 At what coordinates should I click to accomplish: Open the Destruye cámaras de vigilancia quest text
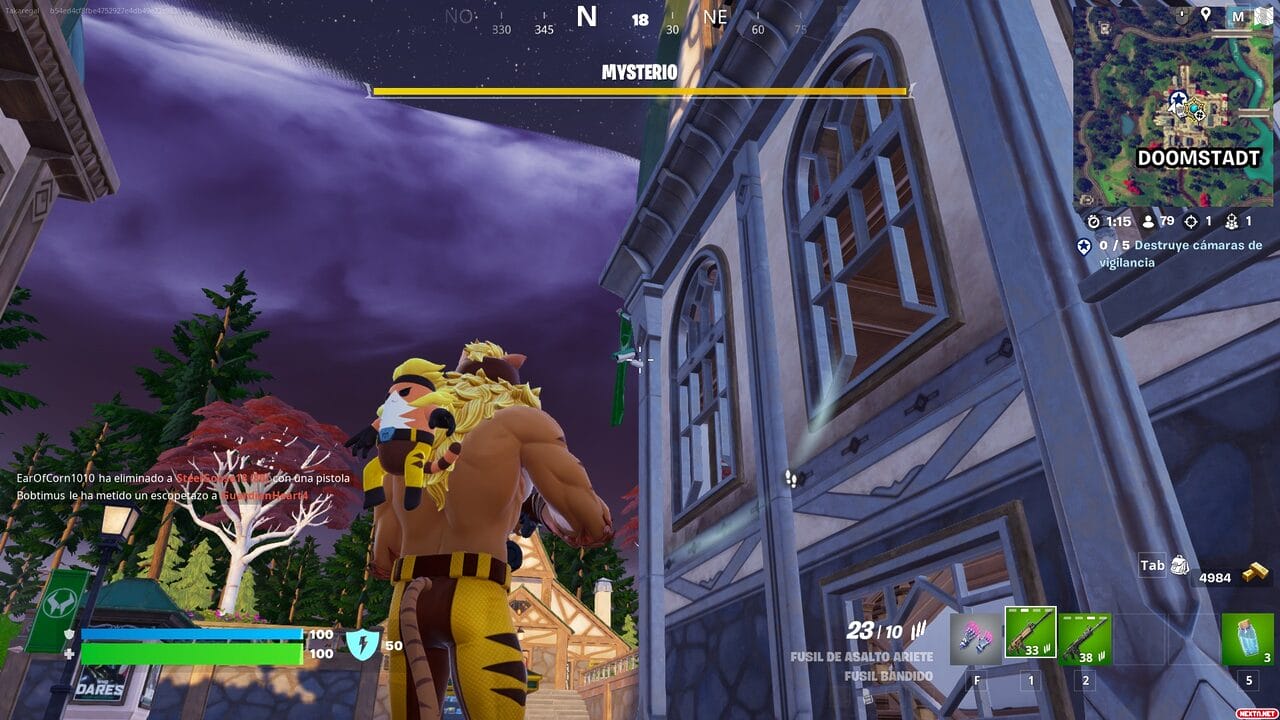(x=1184, y=252)
